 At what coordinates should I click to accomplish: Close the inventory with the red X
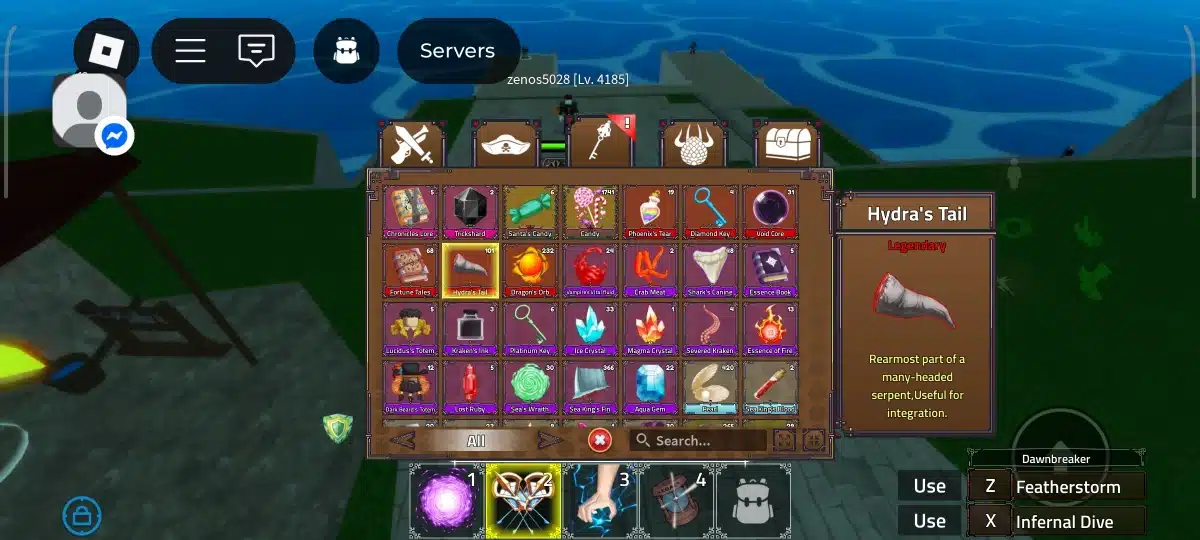(600, 440)
